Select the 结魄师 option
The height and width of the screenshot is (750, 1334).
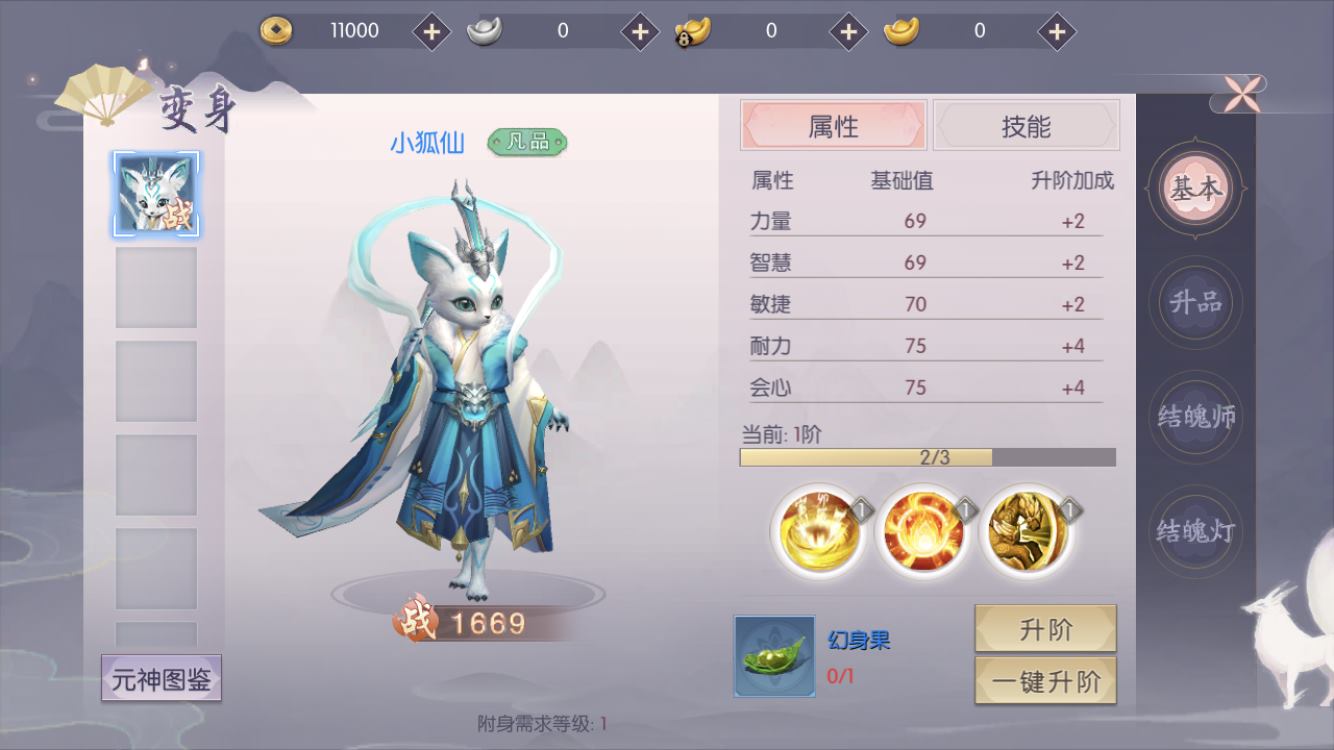click(x=1196, y=418)
